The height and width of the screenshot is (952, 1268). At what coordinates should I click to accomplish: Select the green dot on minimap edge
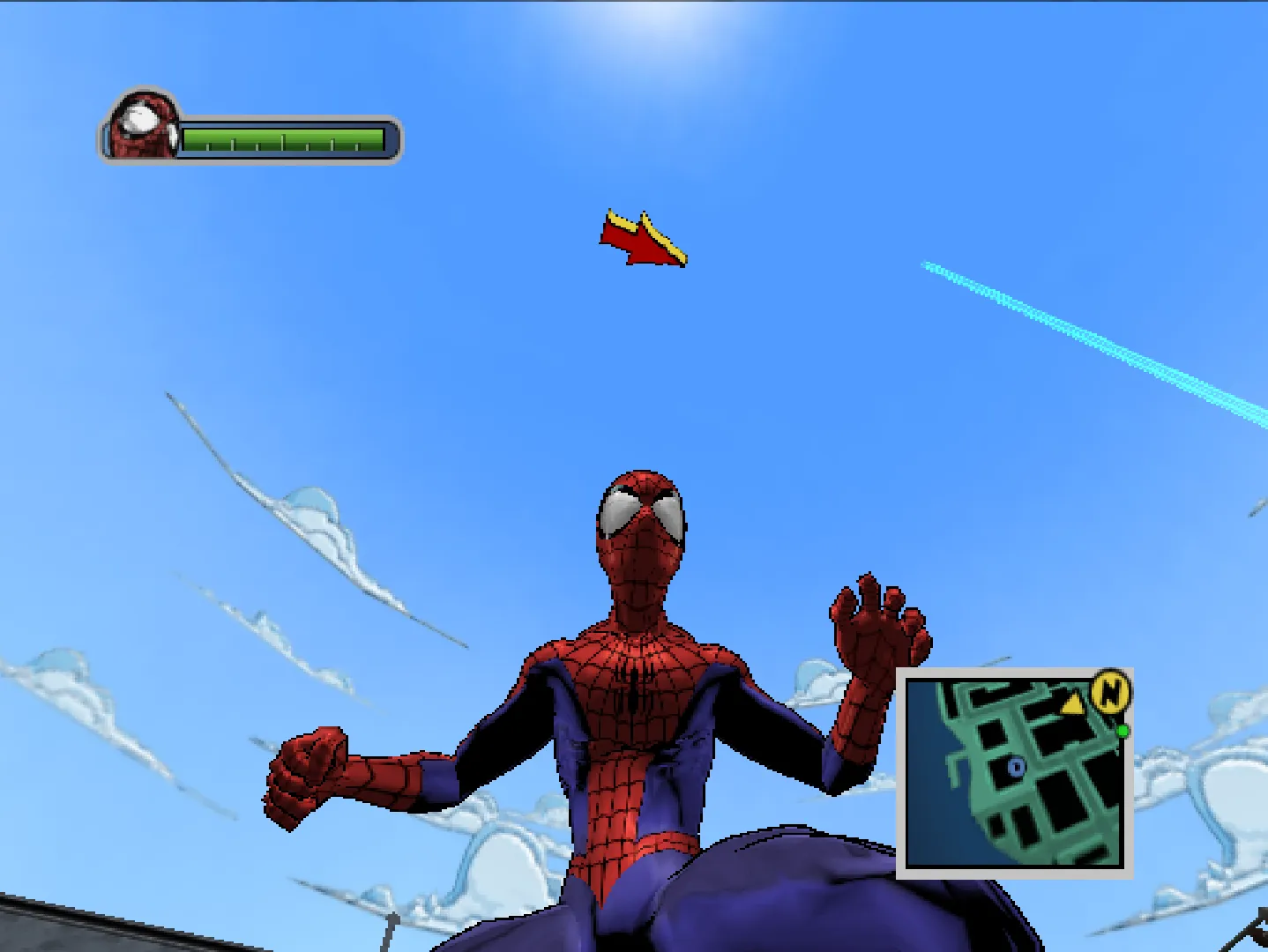[1123, 731]
